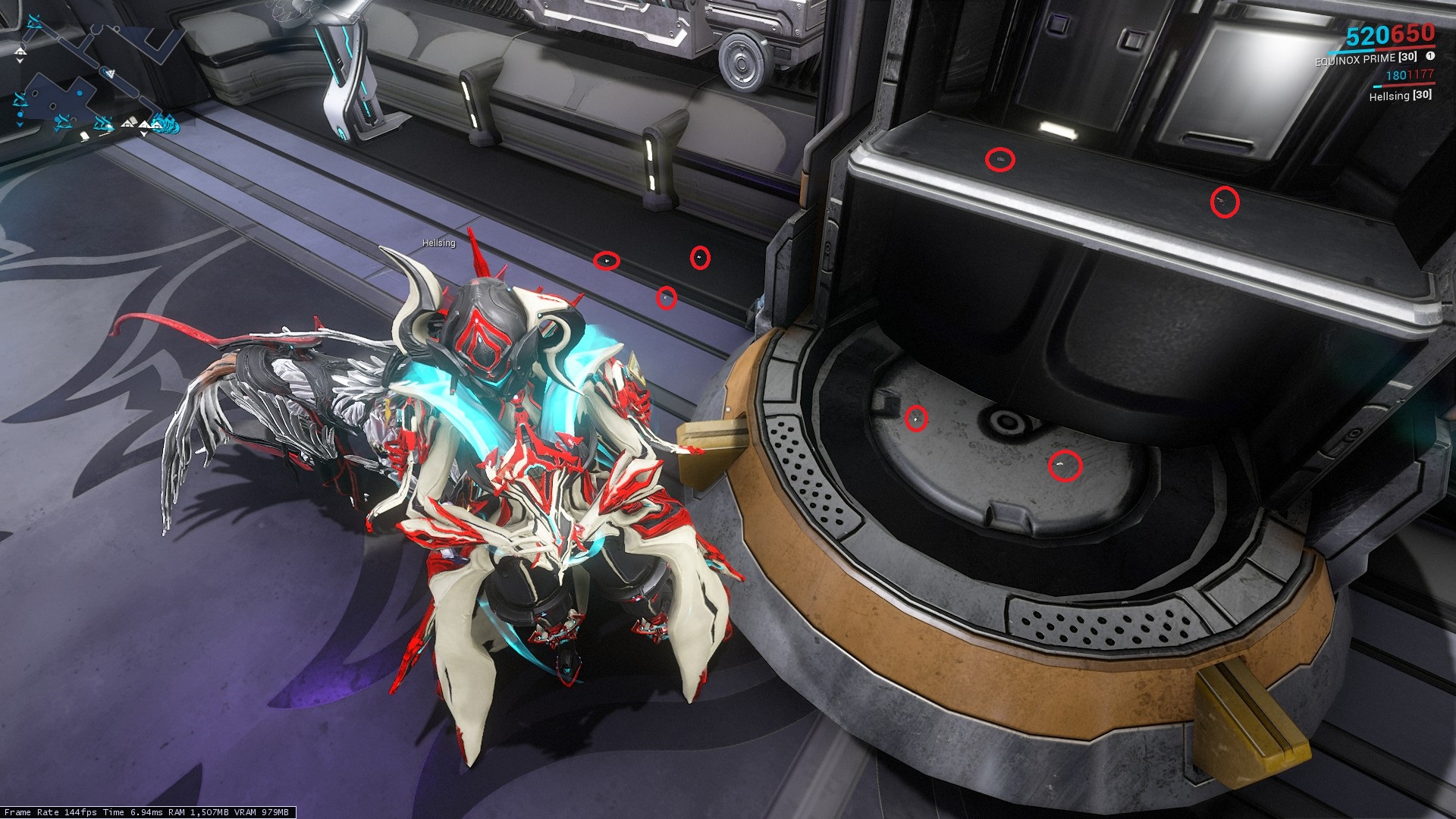Image resolution: width=1456 pixels, height=819 pixels.
Task: Expand the white arrow beneath the left loot marker
Action: (20, 124)
